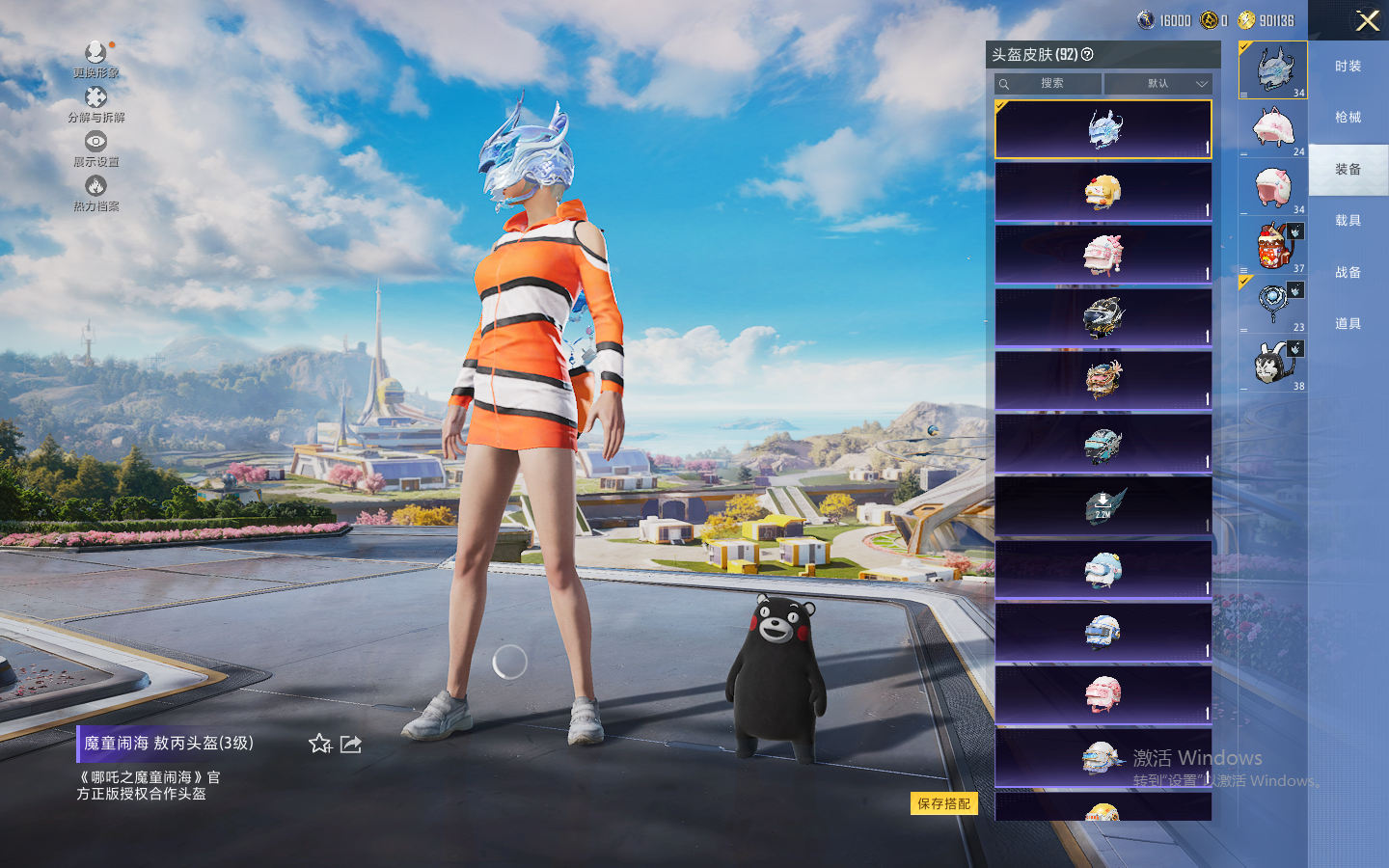Choose the black and gold helmet skin
Viewport: 1389px width, 868px height.
click(1103, 316)
